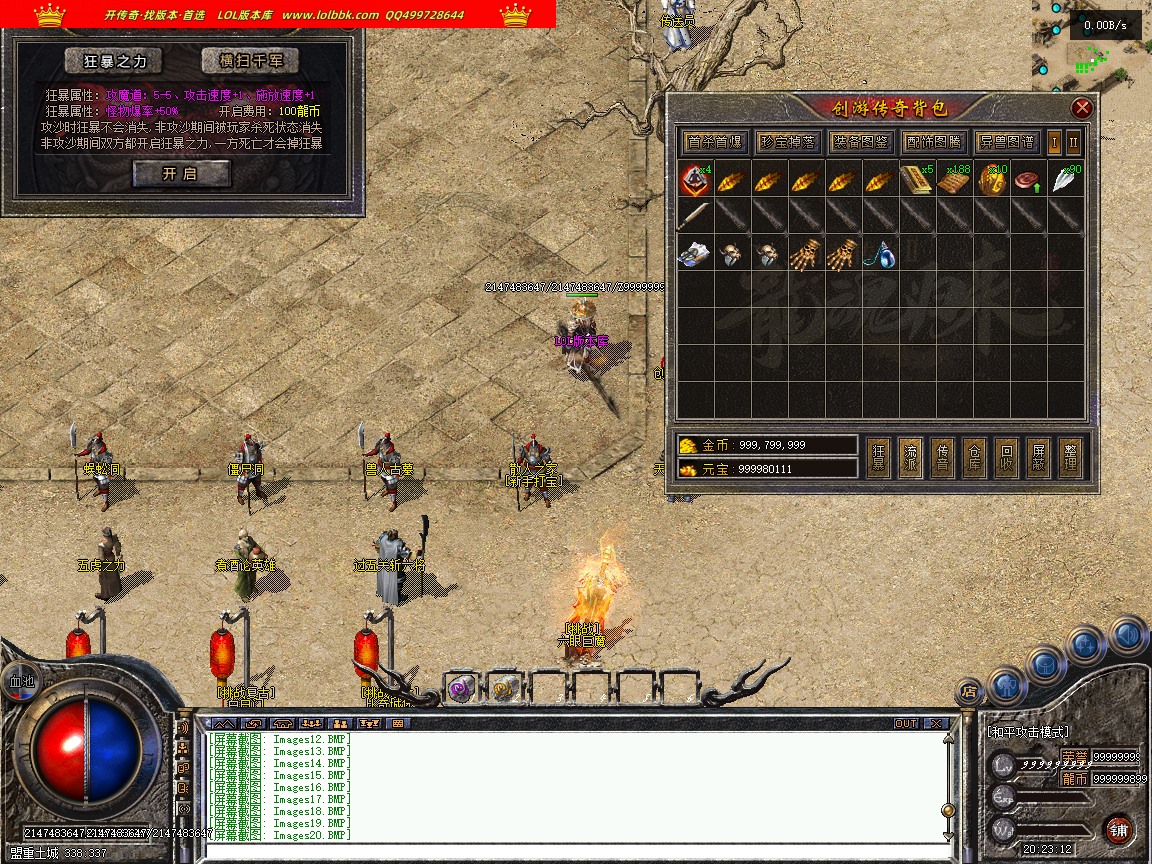Activate berserk with the 开启 button
Screen dimensions: 1152x864
tap(181, 173)
